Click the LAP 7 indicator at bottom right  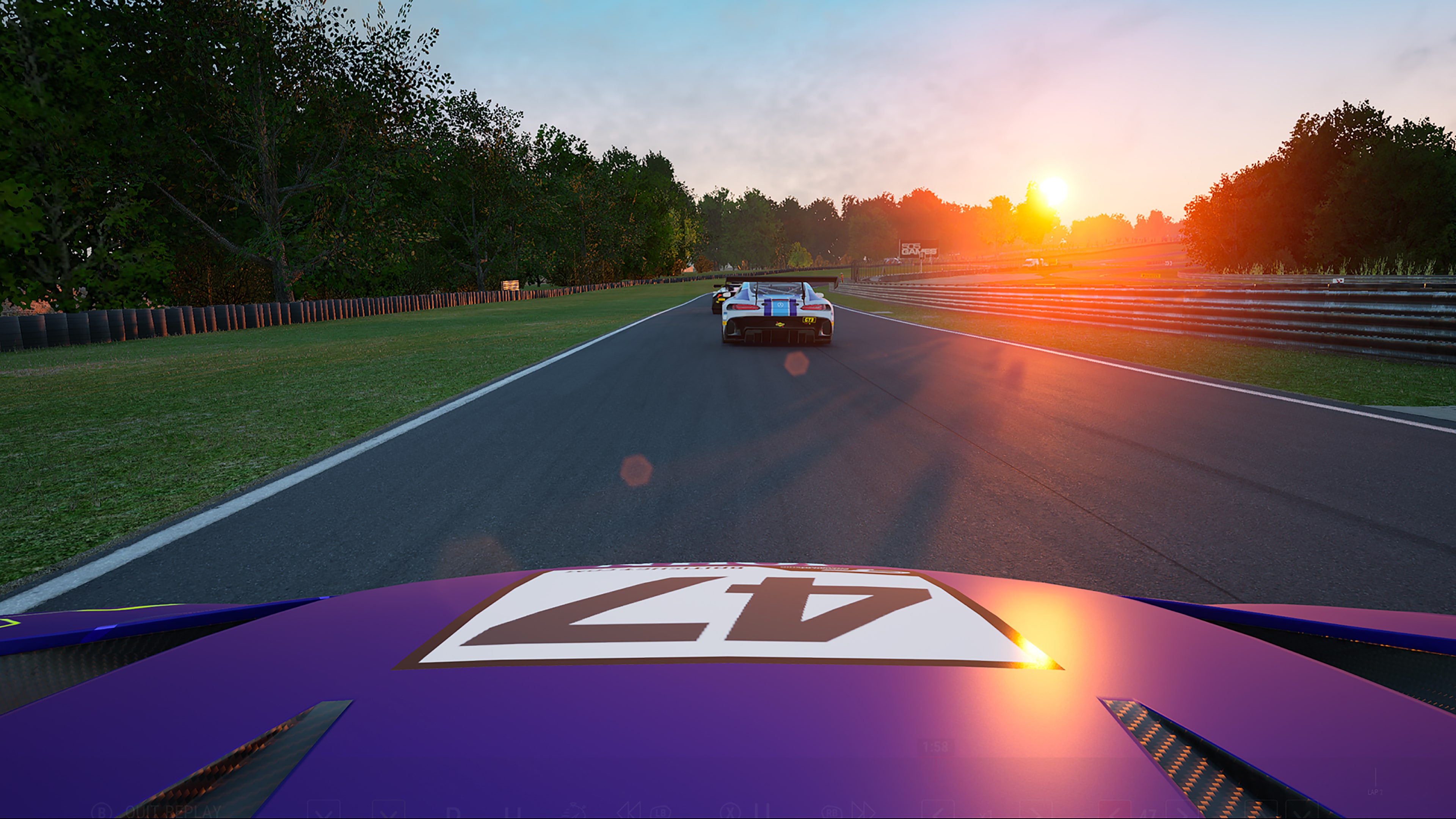[1375, 793]
